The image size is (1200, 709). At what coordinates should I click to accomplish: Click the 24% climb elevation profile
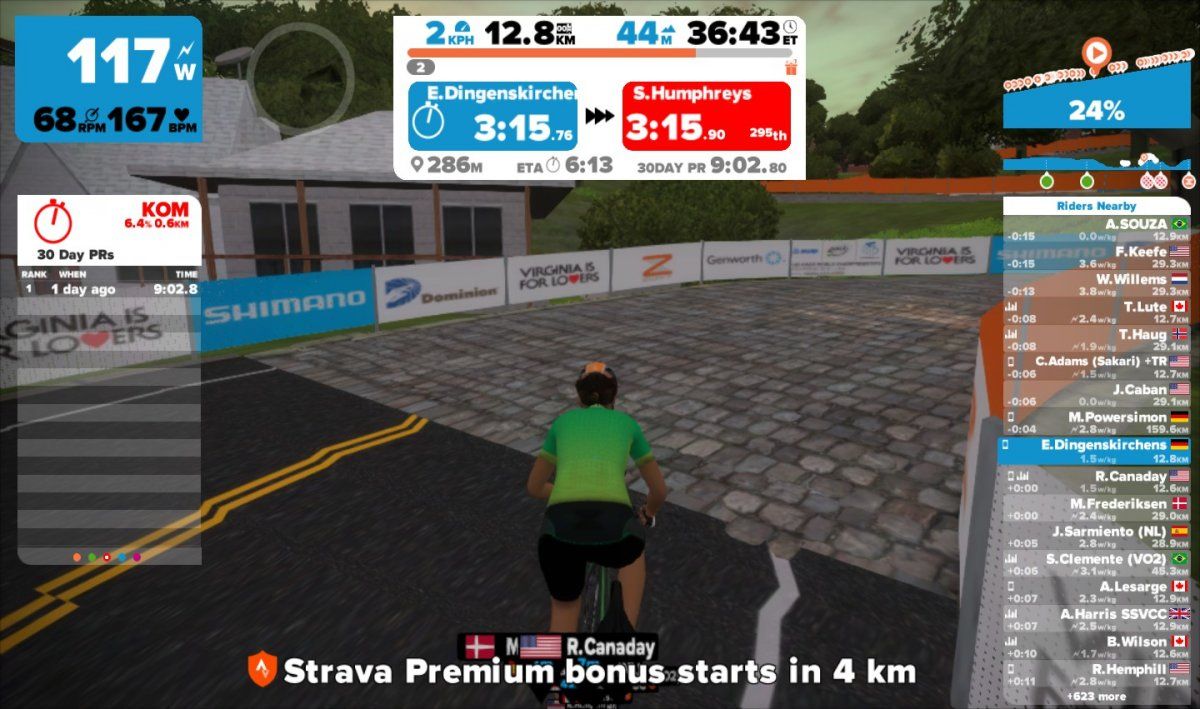point(1096,109)
